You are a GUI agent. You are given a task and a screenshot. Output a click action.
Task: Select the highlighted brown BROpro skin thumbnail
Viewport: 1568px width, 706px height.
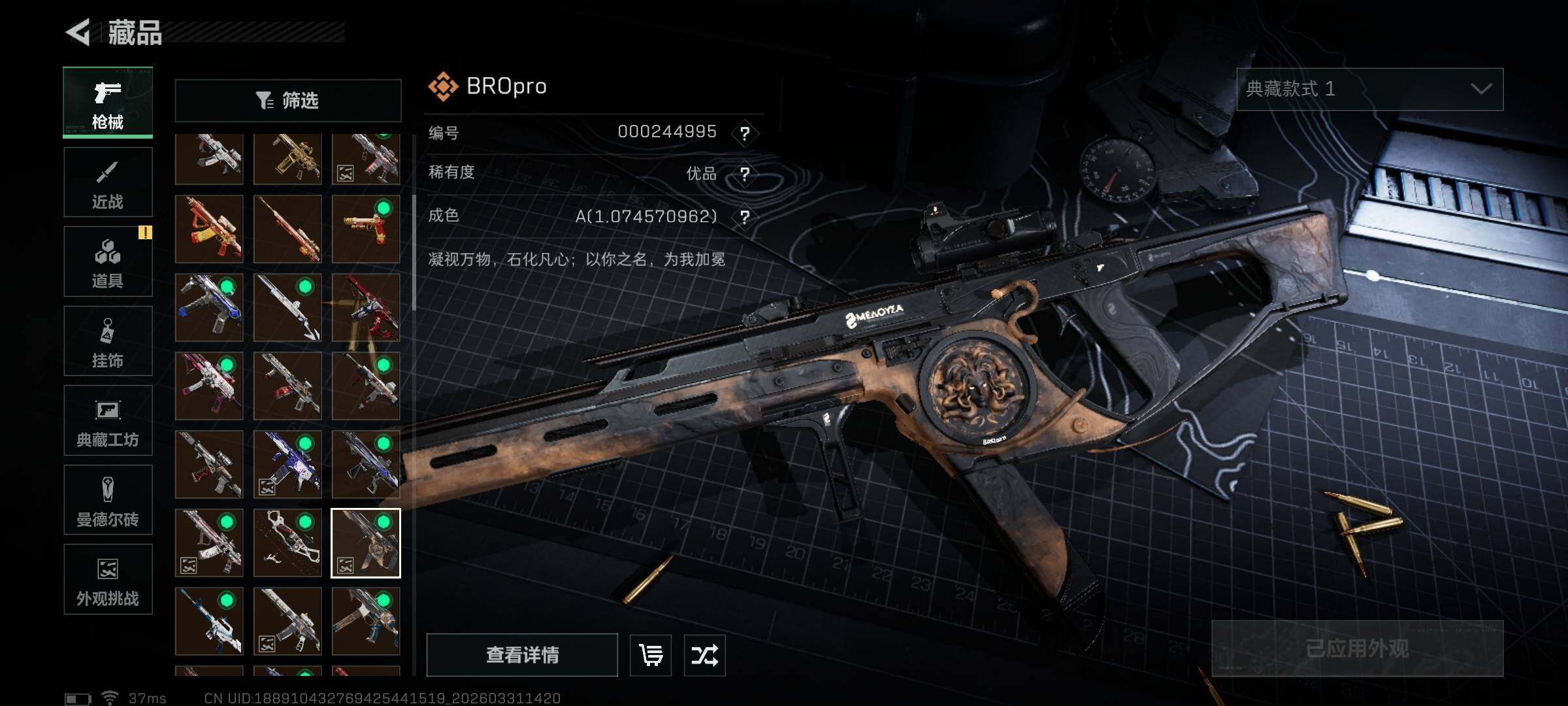[x=365, y=543]
